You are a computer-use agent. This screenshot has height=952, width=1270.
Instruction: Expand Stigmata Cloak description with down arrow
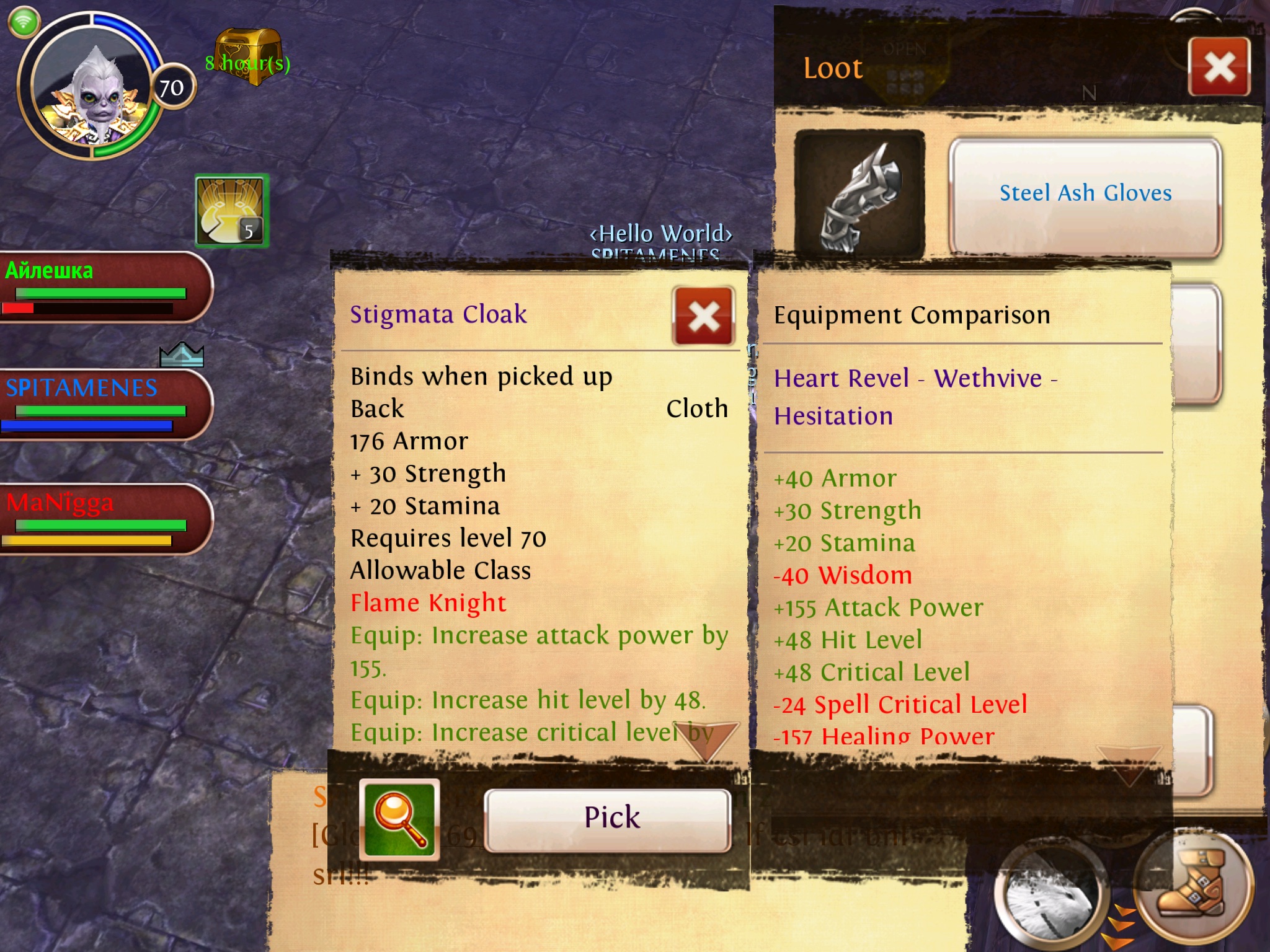[x=707, y=741]
